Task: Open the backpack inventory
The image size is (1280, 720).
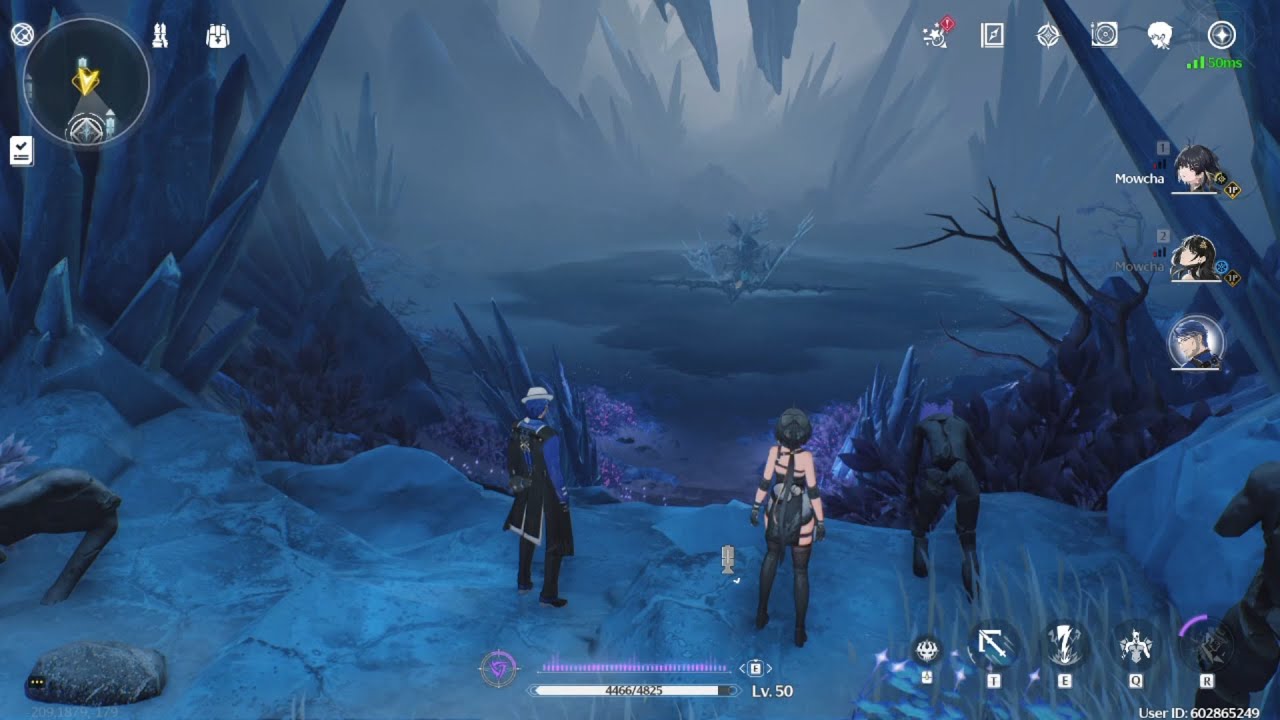Action: pos(217,36)
